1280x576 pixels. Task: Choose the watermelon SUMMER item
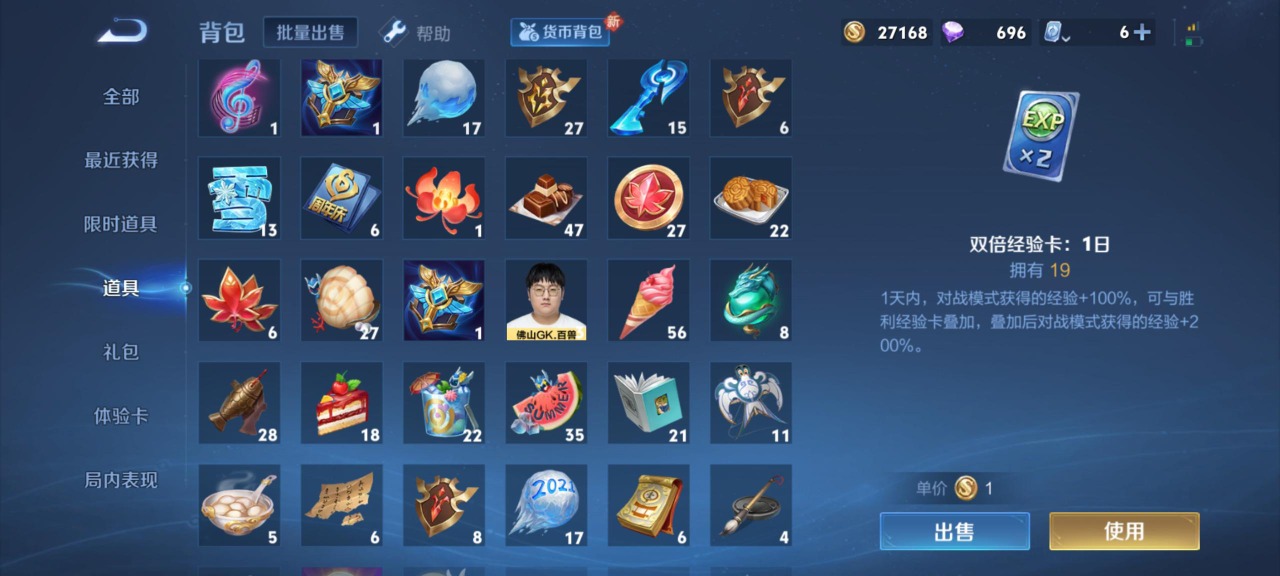pyautogui.click(x=546, y=402)
